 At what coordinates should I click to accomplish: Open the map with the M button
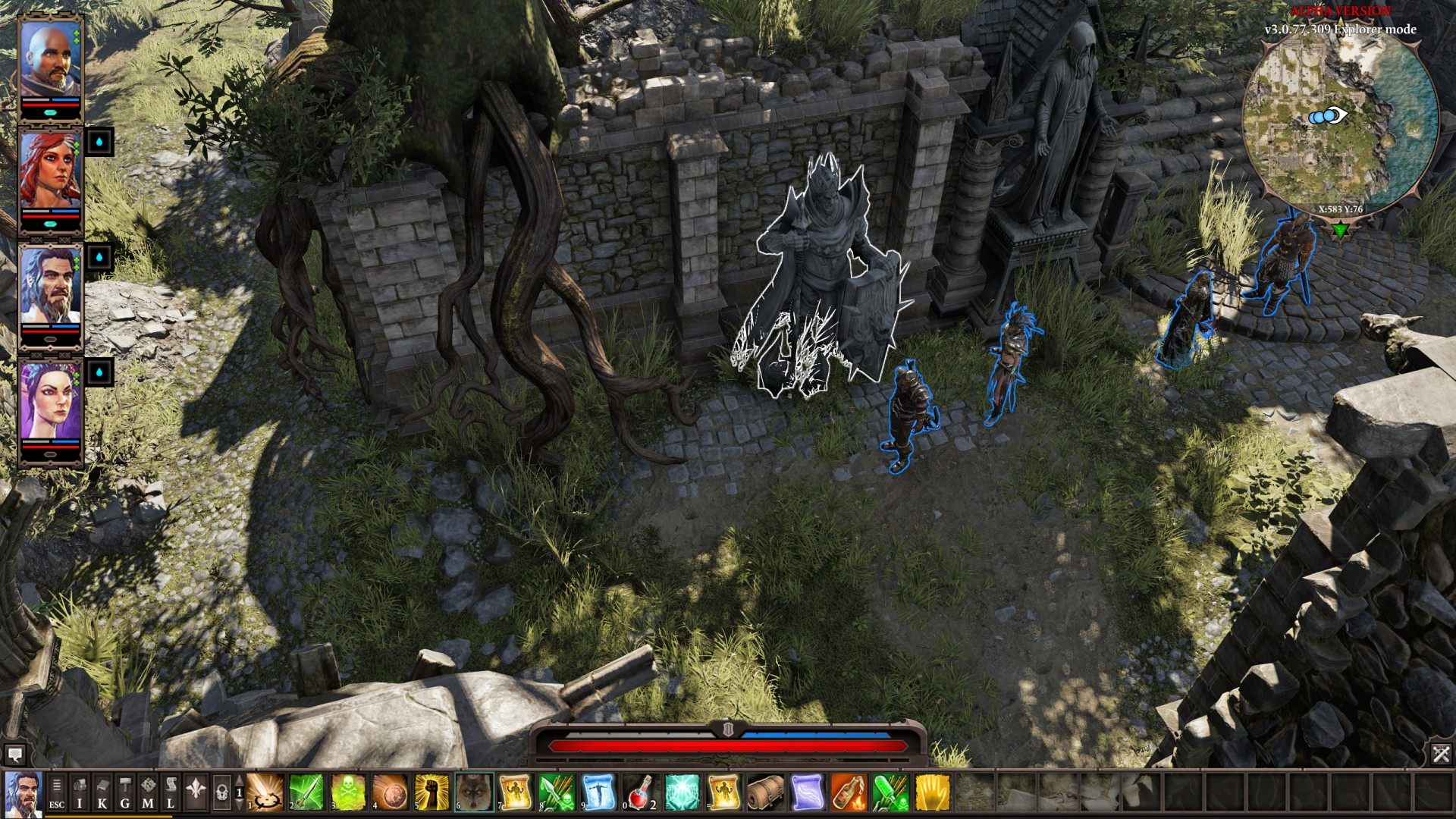pyautogui.click(x=148, y=792)
